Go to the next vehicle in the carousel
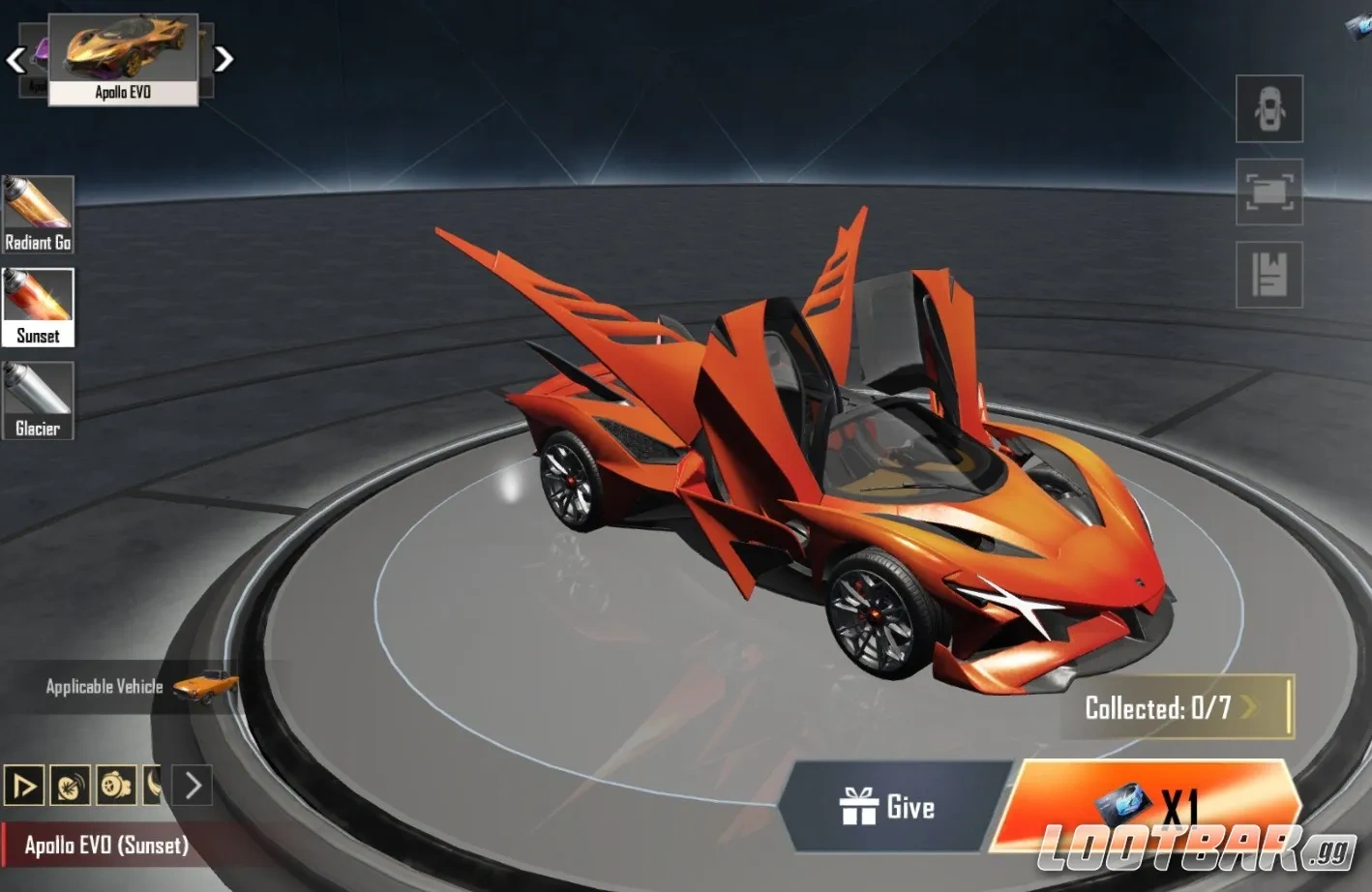The height and width of the screenshot is (892, 1372). click(x=224, y=60)
